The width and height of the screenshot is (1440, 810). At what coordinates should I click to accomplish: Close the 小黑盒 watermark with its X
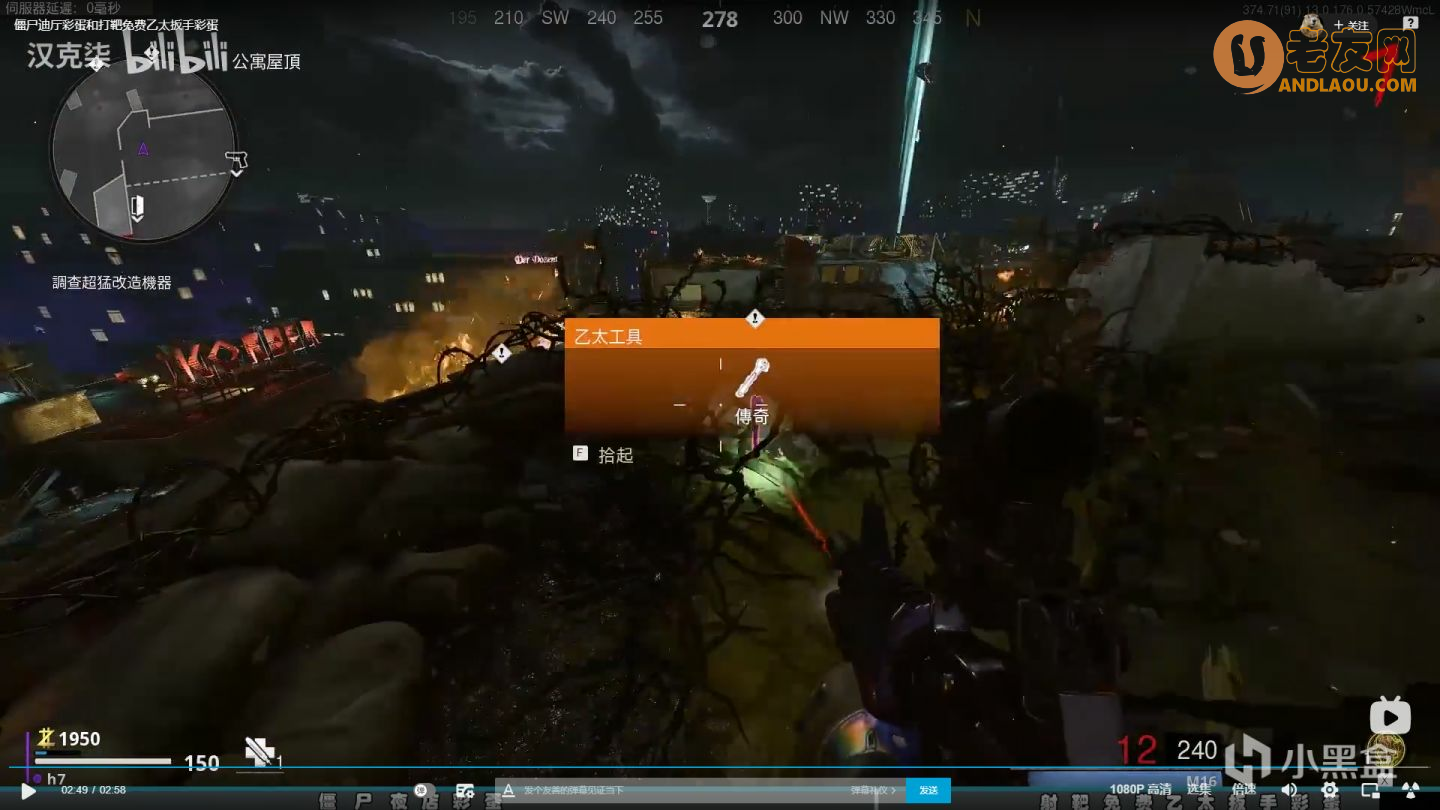1385,781
